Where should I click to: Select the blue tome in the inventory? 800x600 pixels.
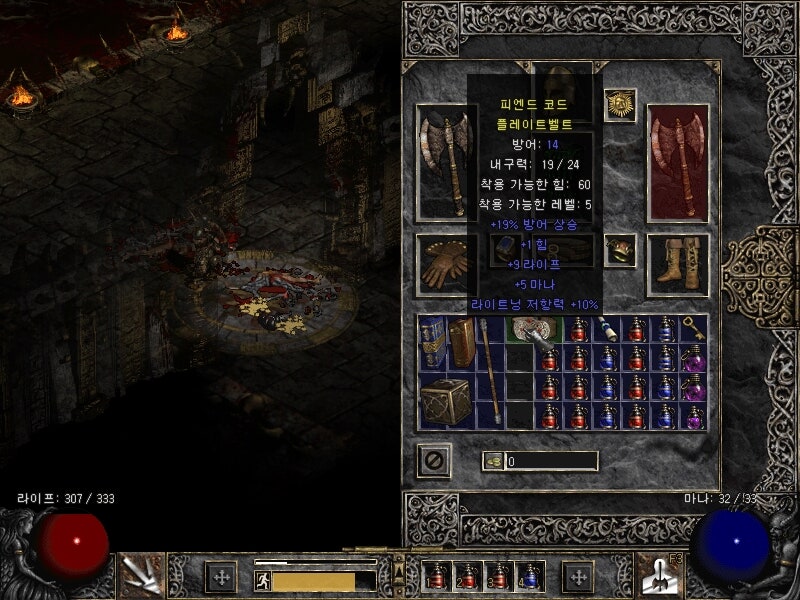point(432,341)
